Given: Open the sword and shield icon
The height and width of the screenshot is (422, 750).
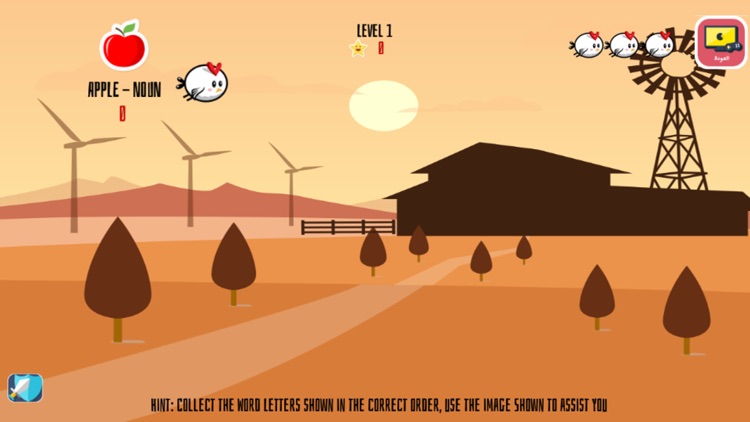Looking at the screenshot, I should (25, 388).
